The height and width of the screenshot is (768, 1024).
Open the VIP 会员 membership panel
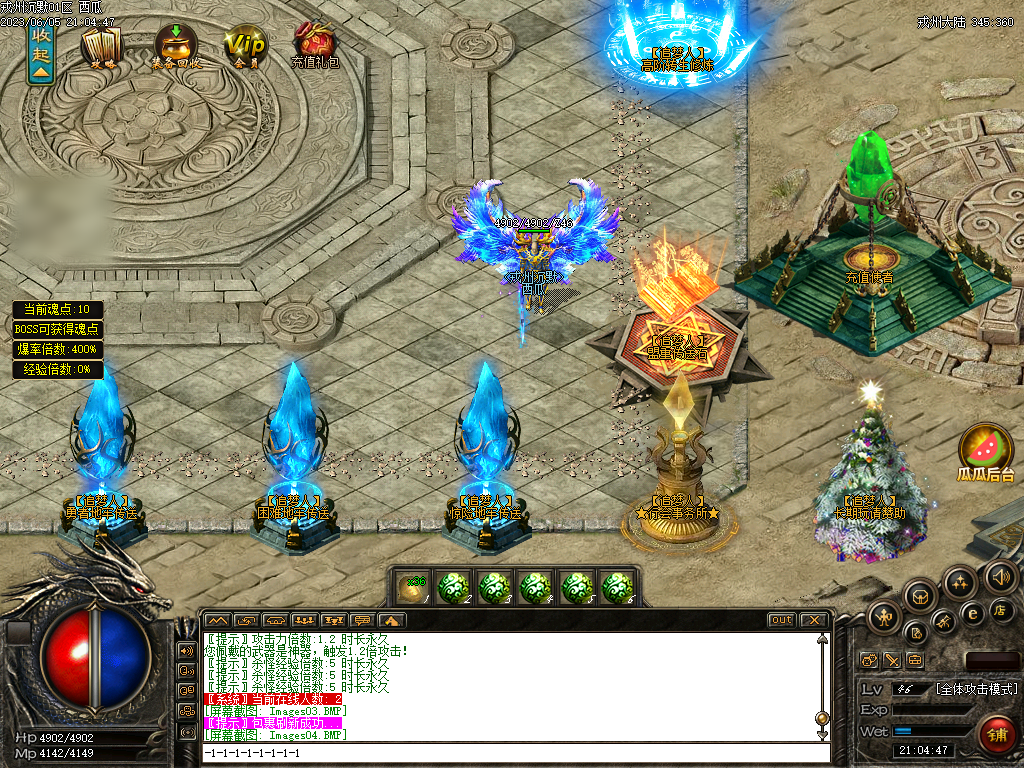pos(244,46)
